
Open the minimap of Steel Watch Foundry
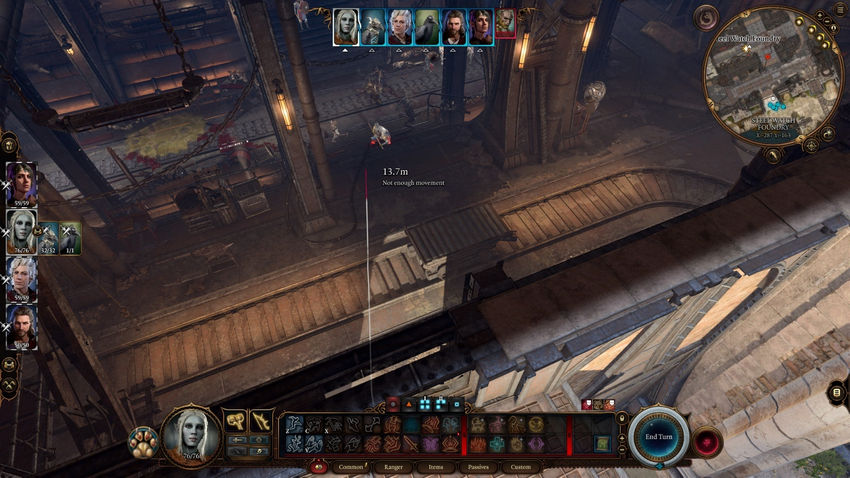pos(773,75)
